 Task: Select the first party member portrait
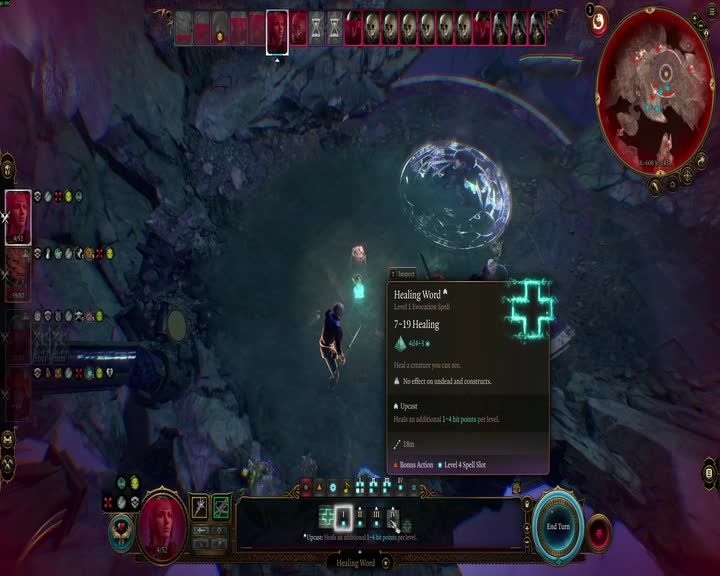(19, 215)
